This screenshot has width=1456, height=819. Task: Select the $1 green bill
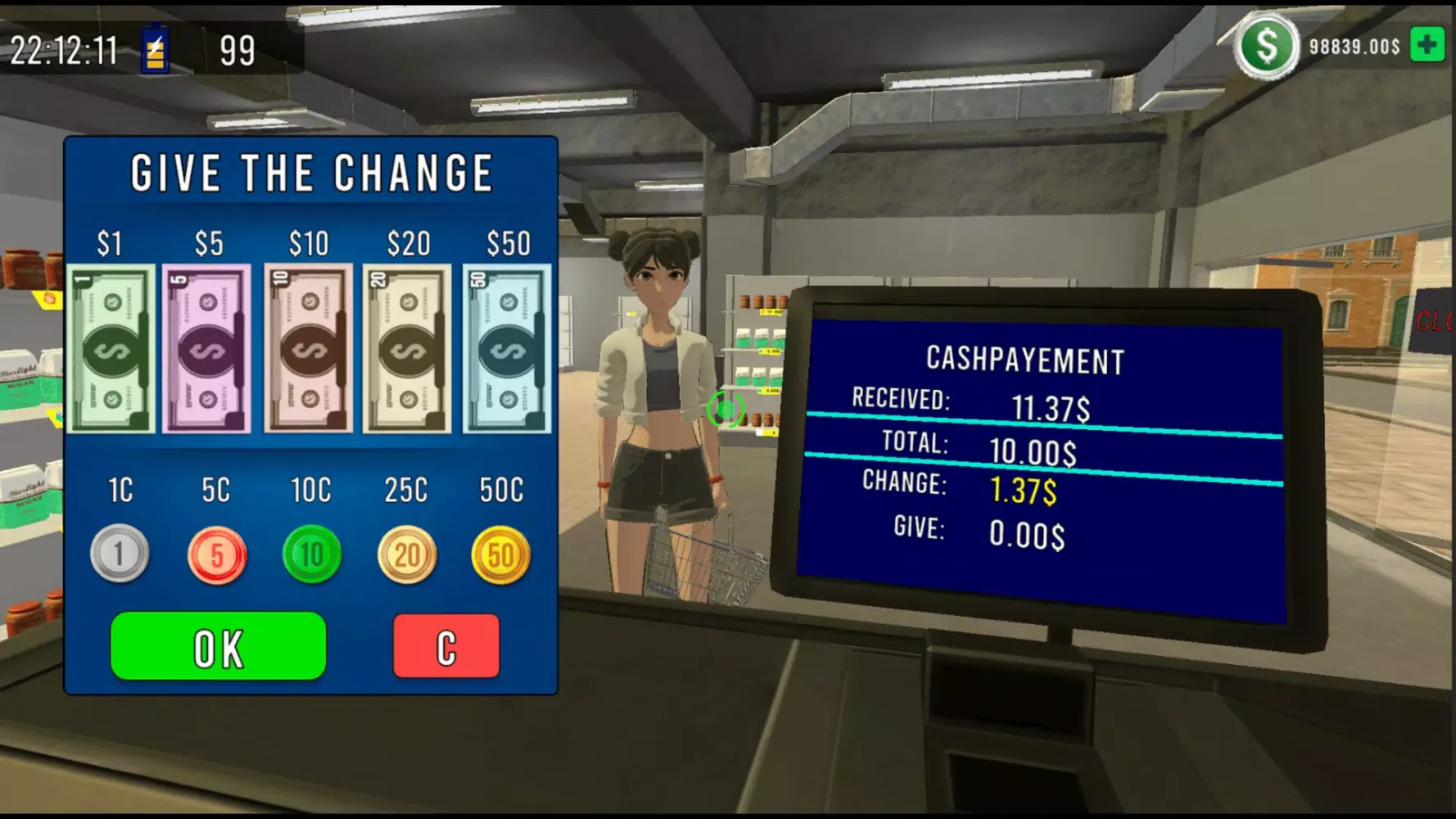(111, 349)
